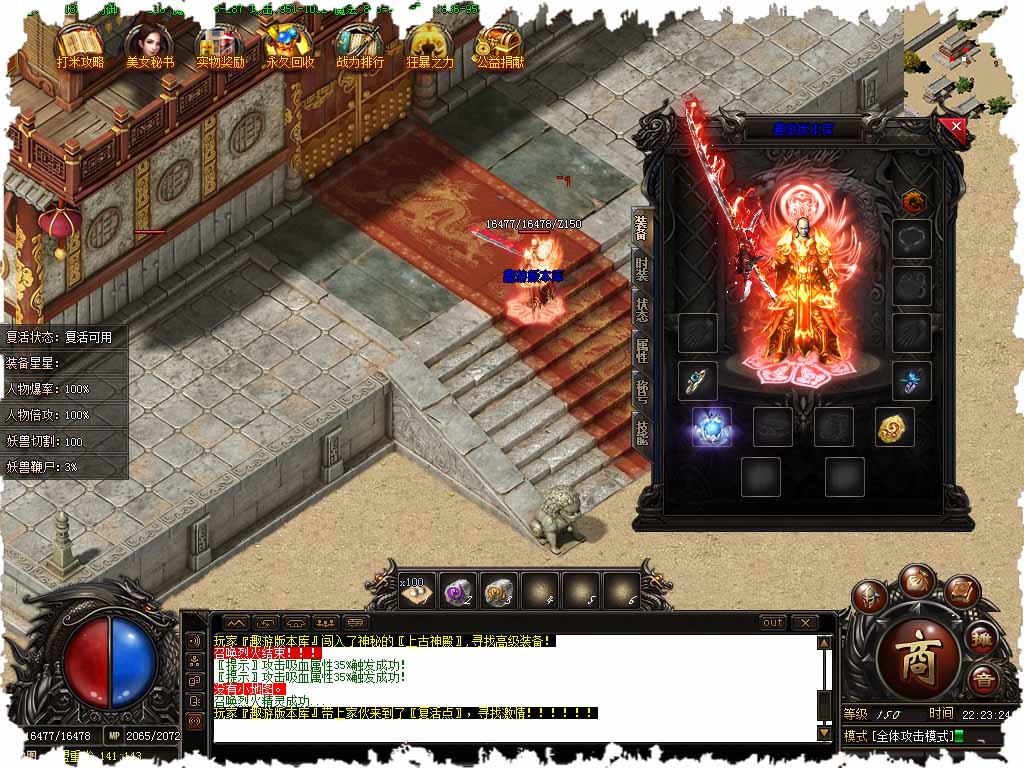
Task: Select the golden medal equipment slot
Action: pyautogui.click(x=895, y=427)
